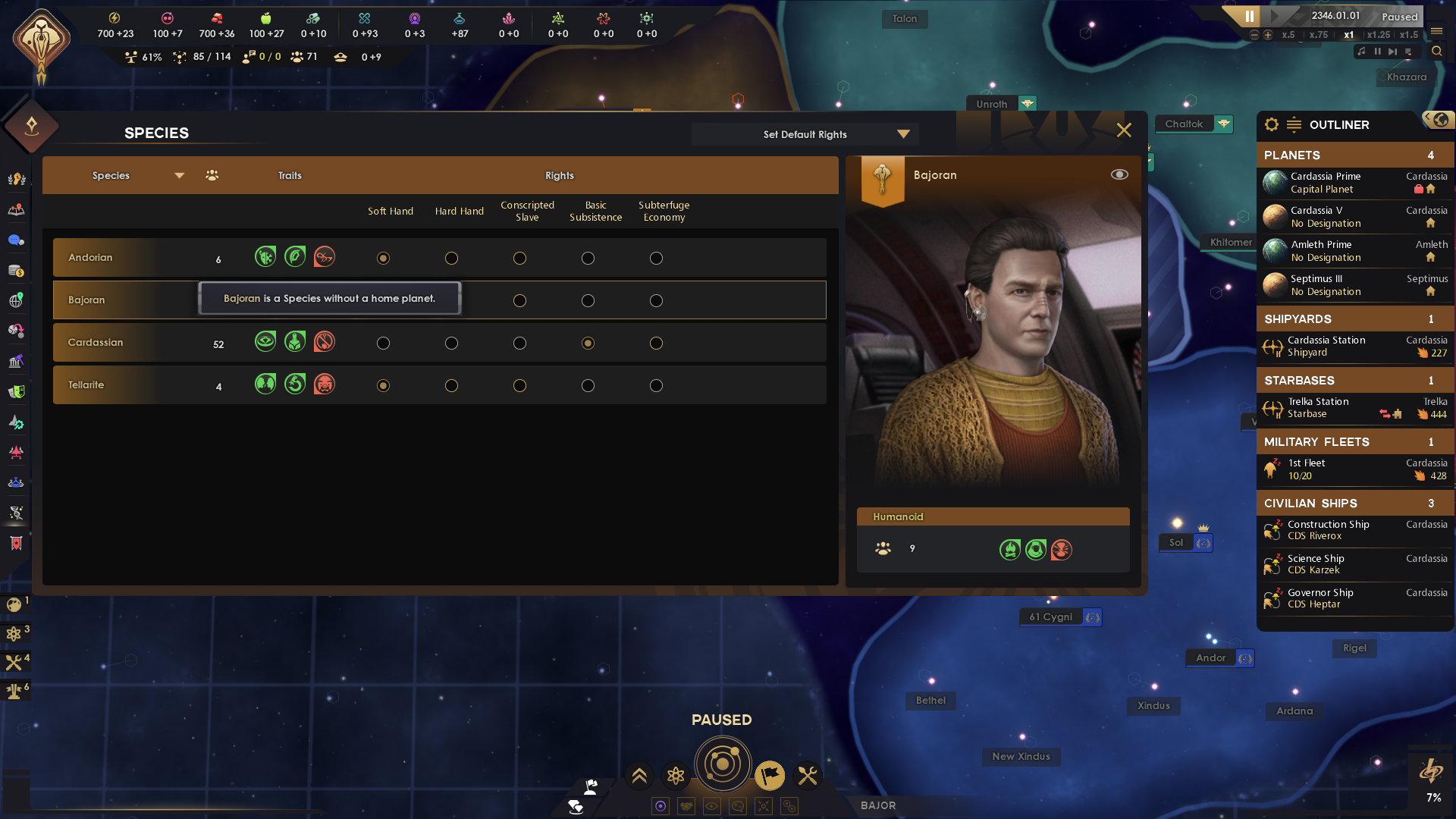Open the Species column filter dropdown
The image size is (1456, 819).
click(x=180, y=175)
